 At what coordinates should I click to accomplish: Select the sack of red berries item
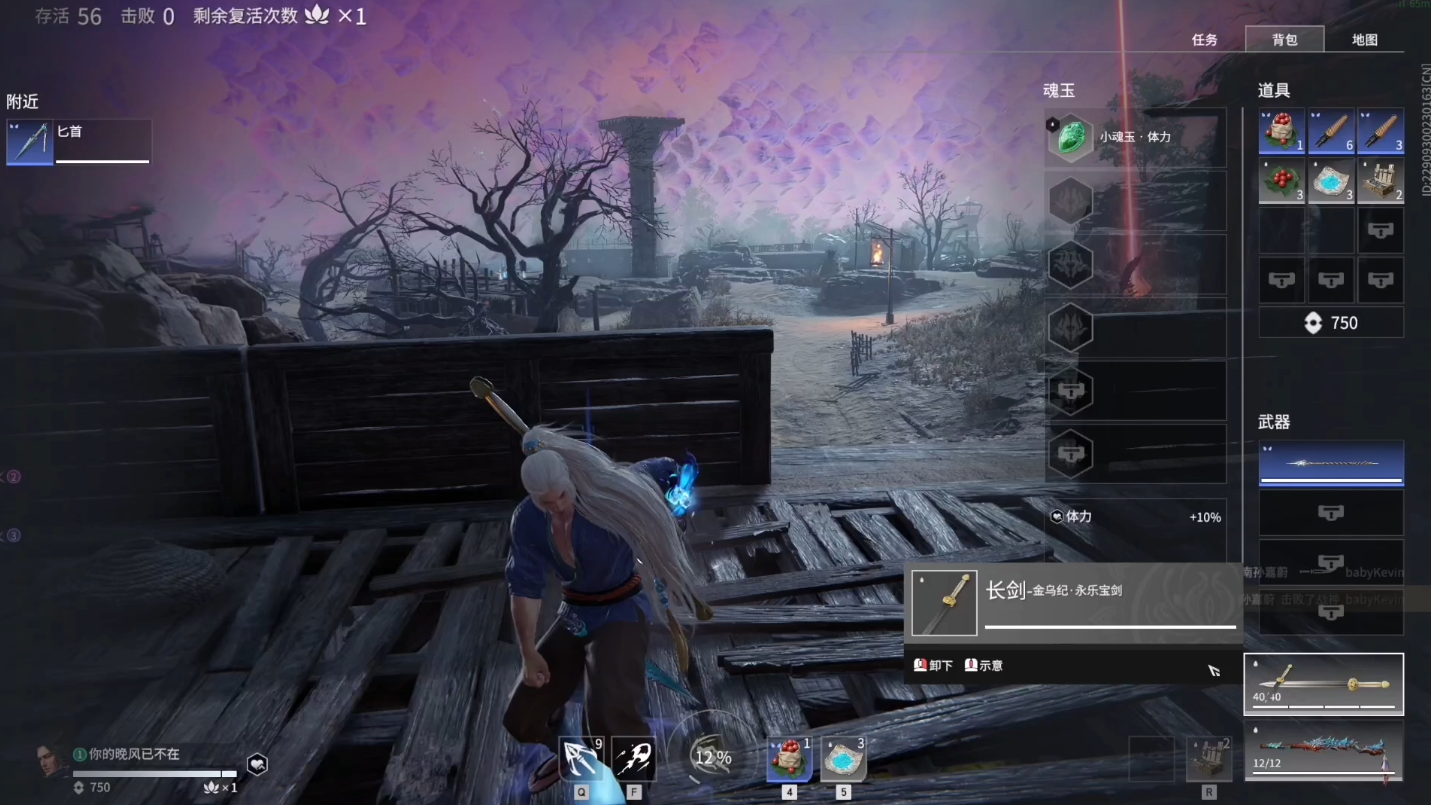[1282, 131]
